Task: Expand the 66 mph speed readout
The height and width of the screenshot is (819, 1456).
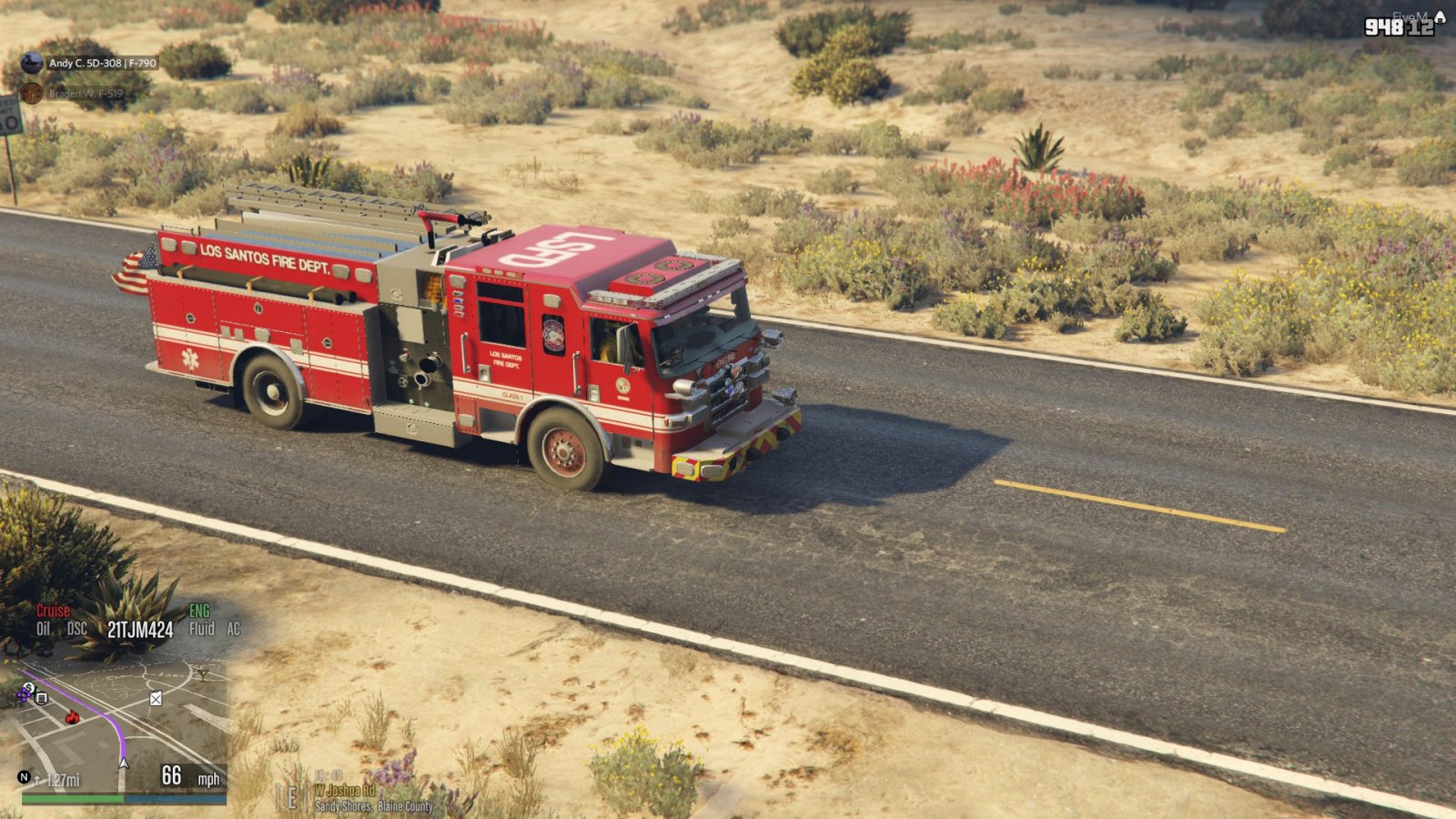Action: point(170,774)
